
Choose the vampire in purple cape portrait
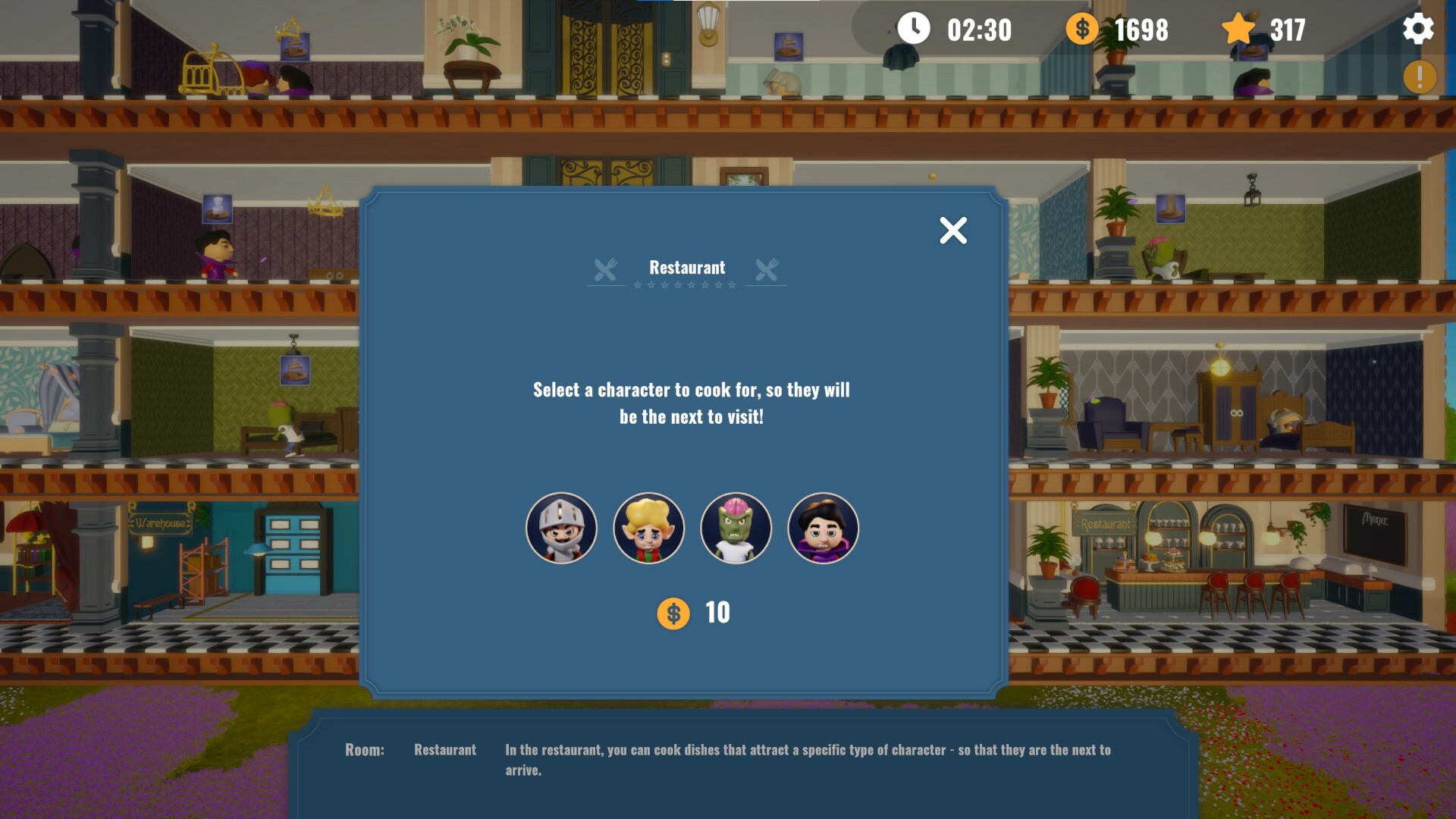pyautogui.click(x=823, y=528)
